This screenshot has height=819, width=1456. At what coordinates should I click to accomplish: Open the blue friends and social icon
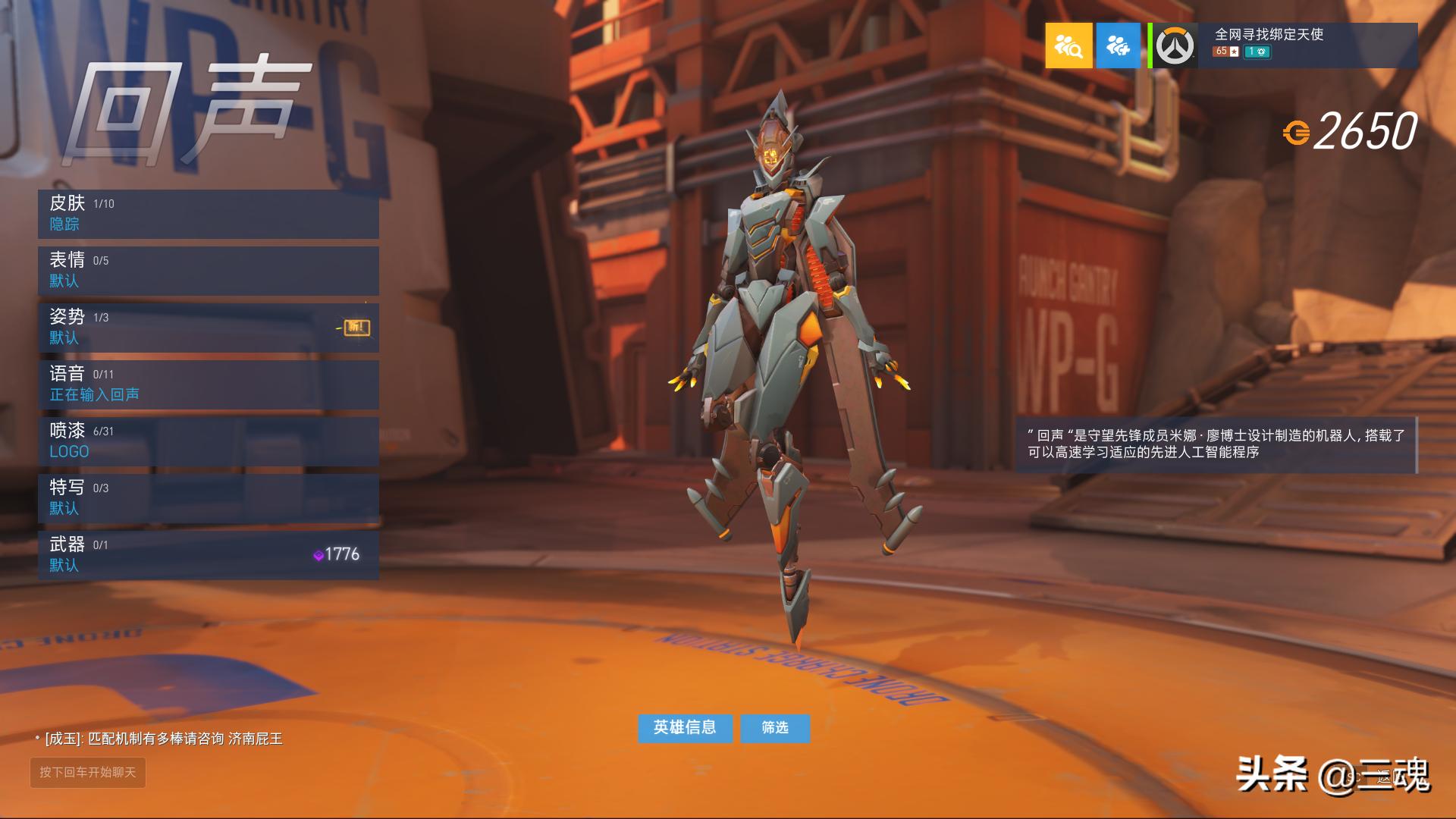1118,45
